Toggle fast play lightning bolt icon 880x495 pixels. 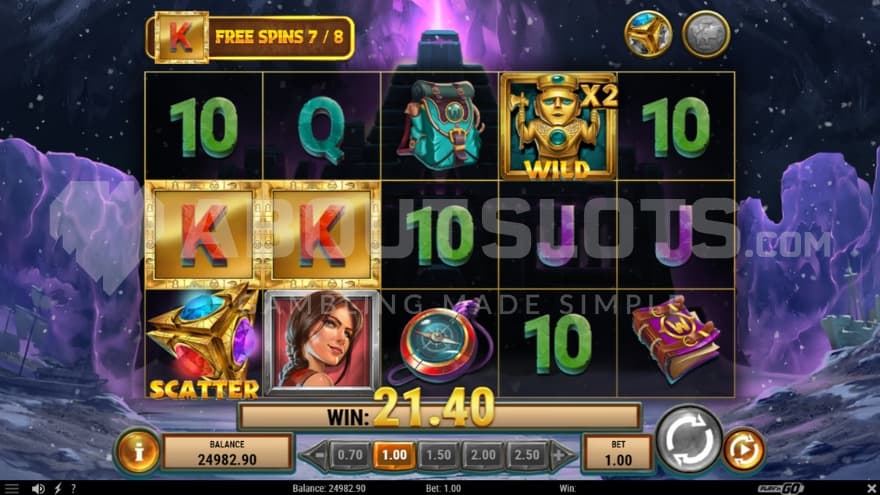click(x=56, y=488)
